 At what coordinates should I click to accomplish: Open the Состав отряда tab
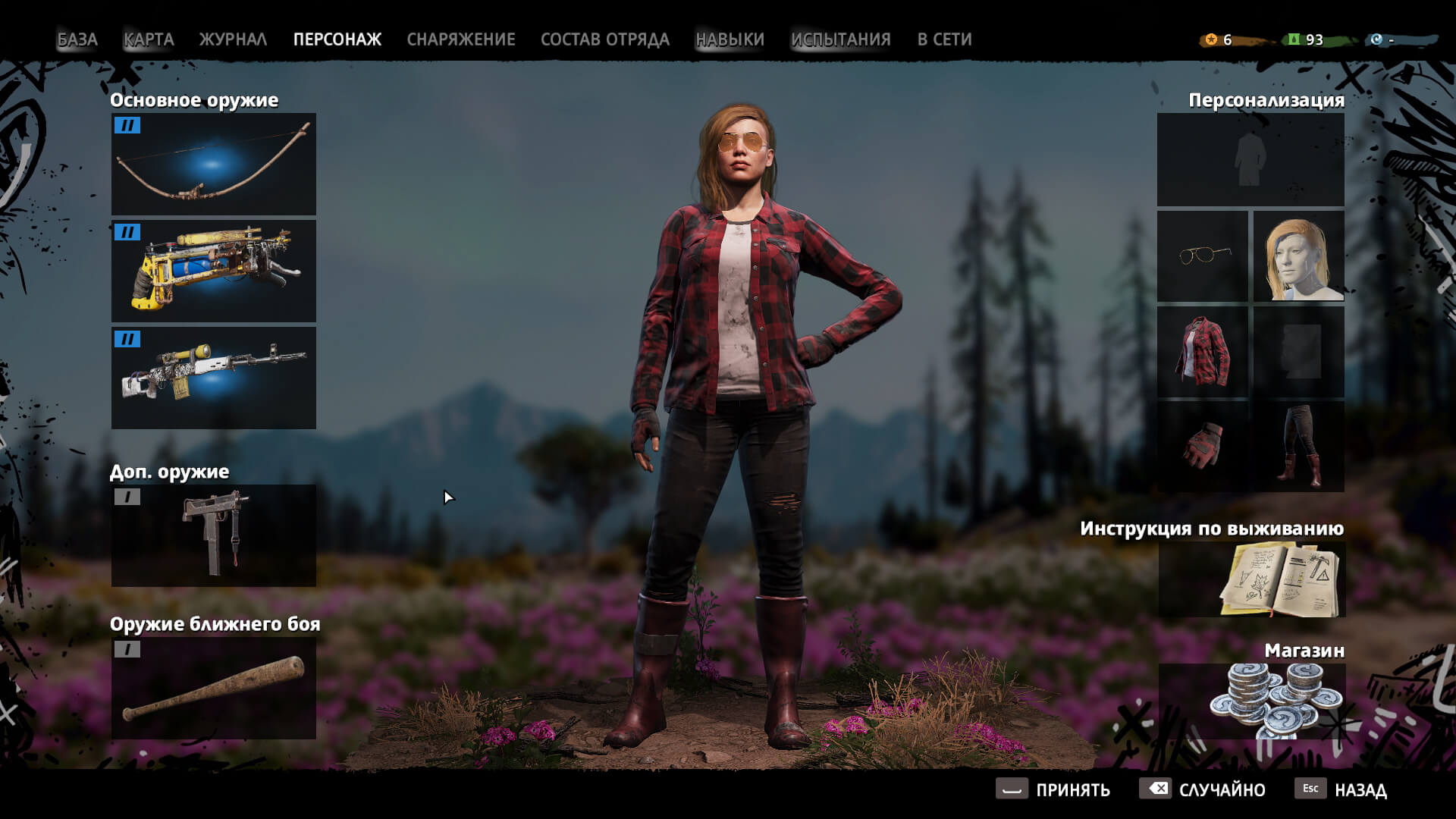coord(604,39)
